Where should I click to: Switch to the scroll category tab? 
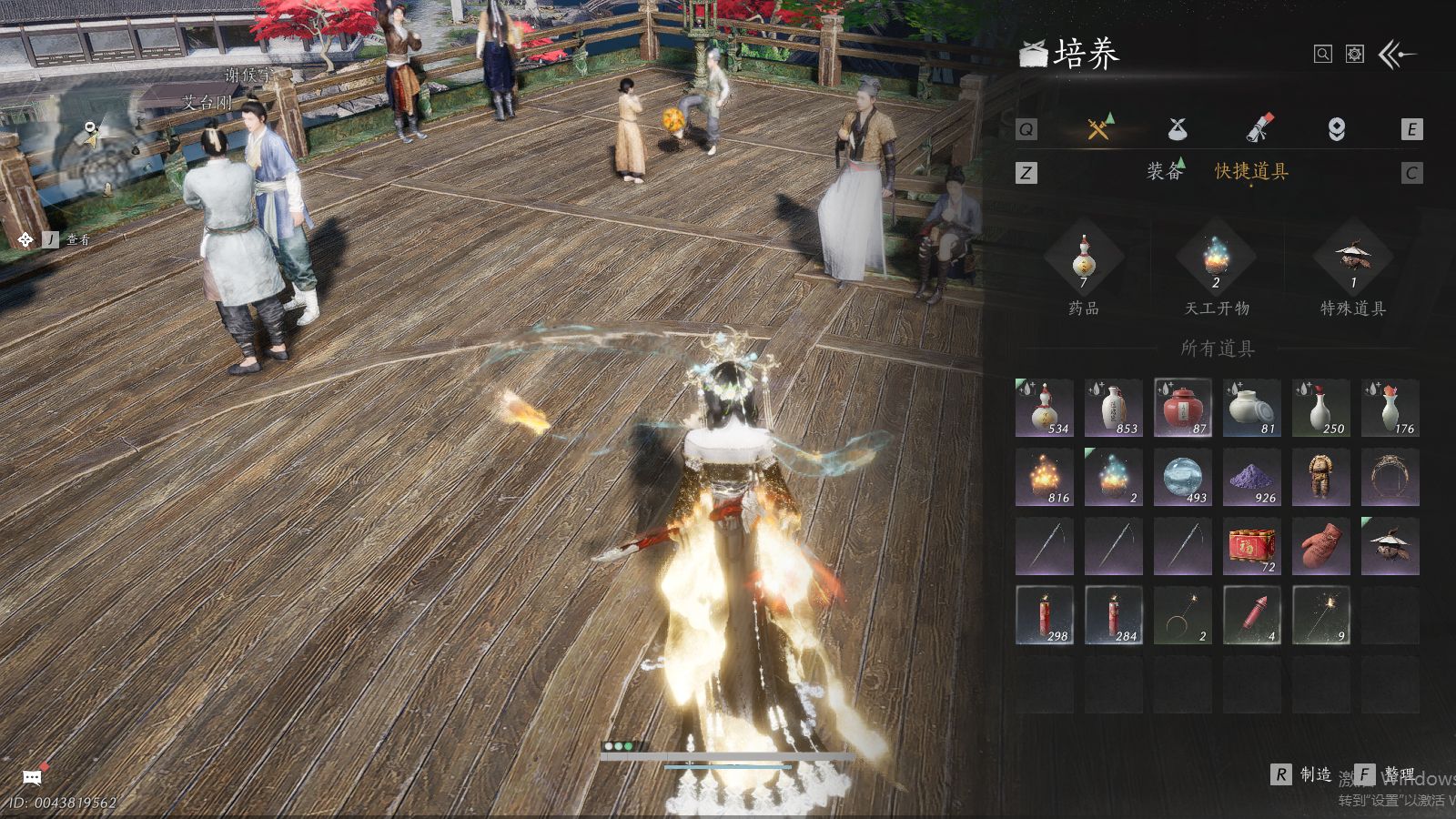pos(1259,129)
